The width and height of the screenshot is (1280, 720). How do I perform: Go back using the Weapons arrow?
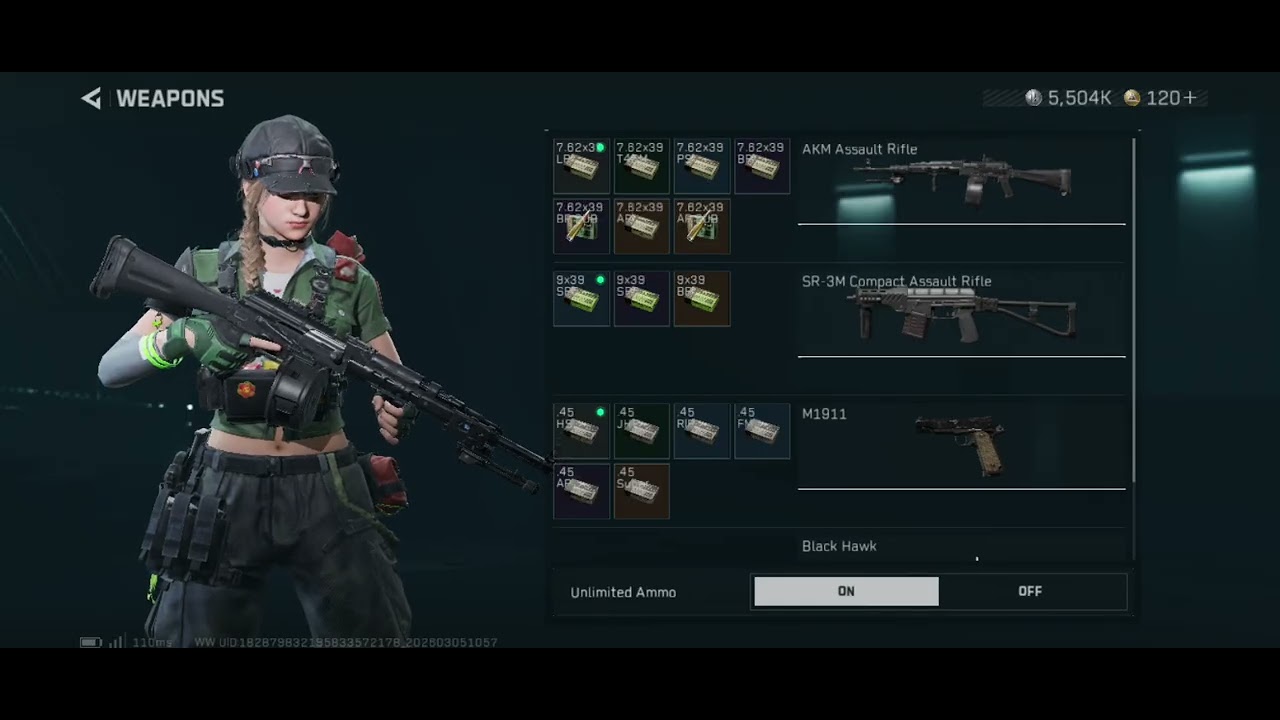click(x=92, y=98)
